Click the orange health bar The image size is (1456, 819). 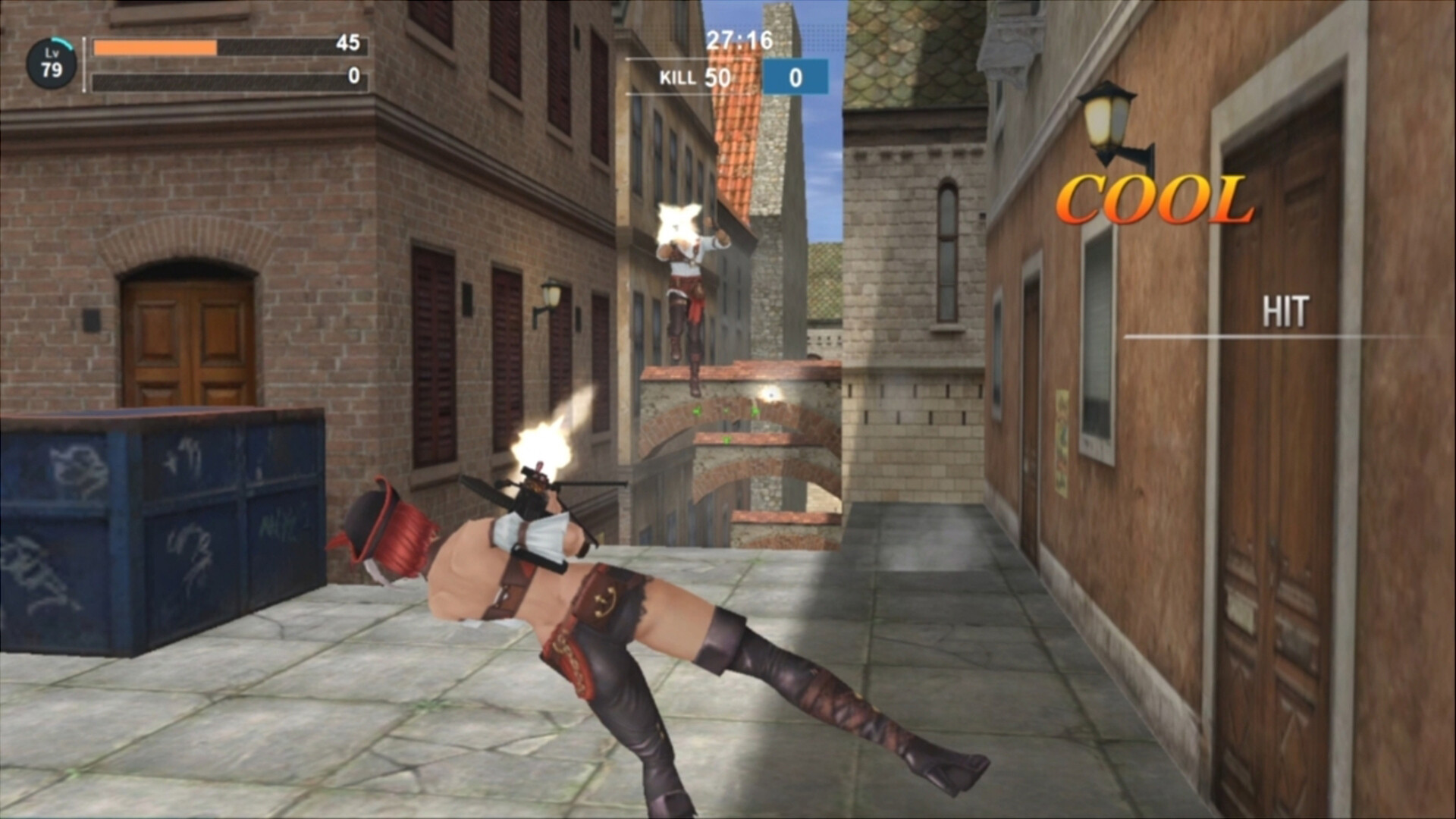(152, 47)
